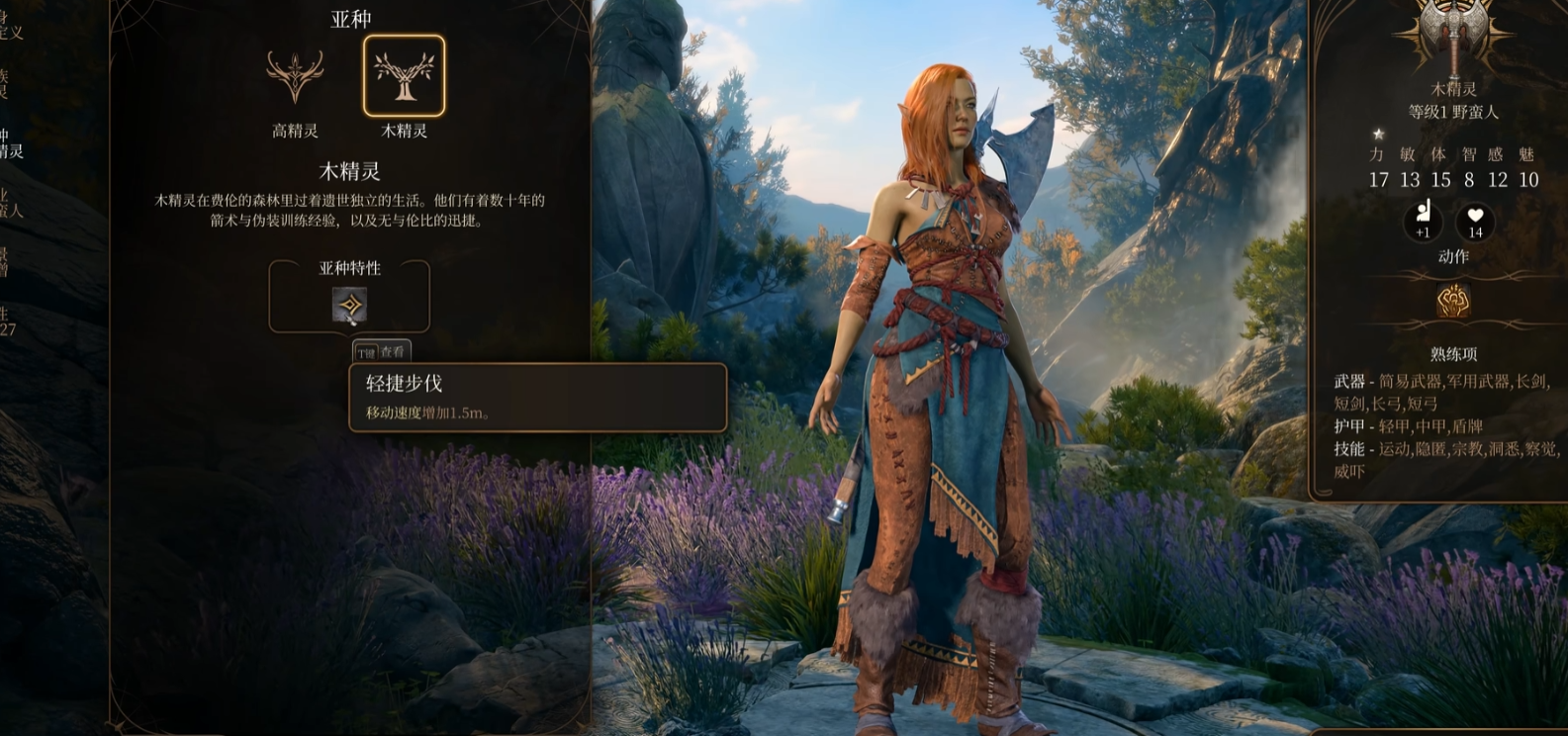
Task: Open the 野蛮人 class section in sidebar
Action: (10, 202)
